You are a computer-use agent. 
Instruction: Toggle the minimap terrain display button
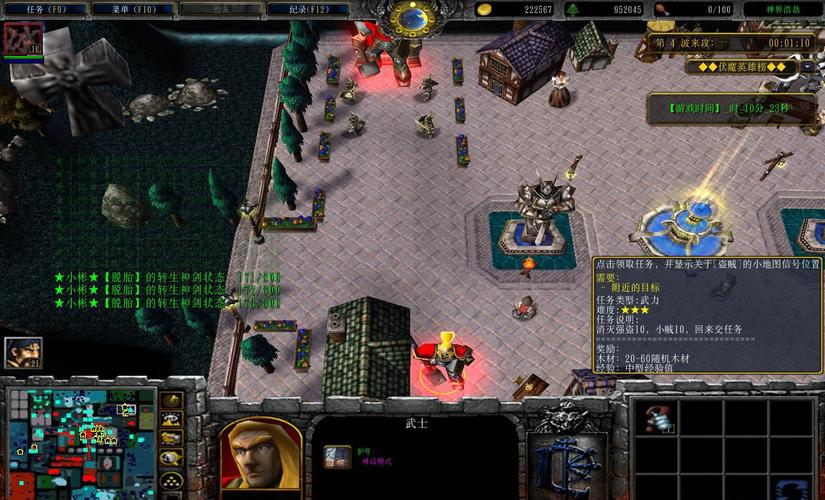(x=171, y=420)
